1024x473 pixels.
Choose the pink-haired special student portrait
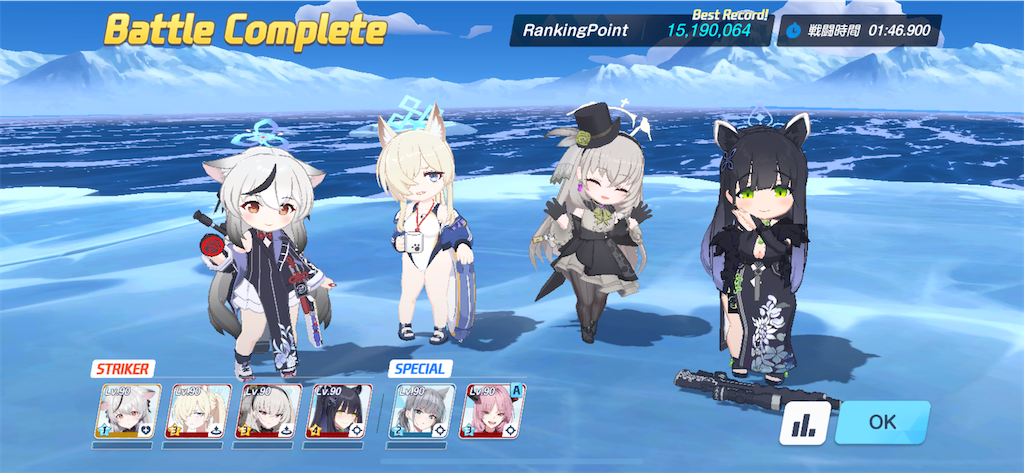point(492,412)
